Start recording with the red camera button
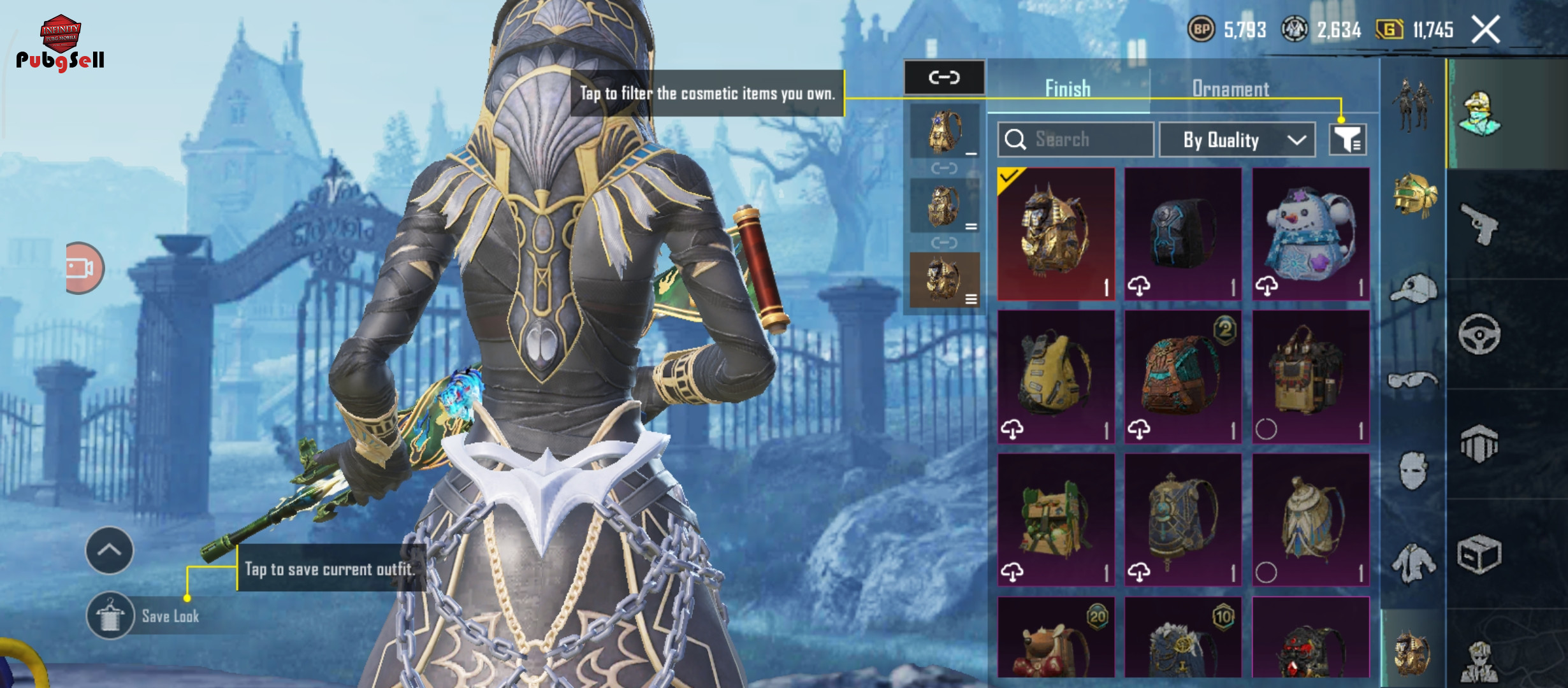This screenshot has height=688, width=1568. [x=83, y=268]
